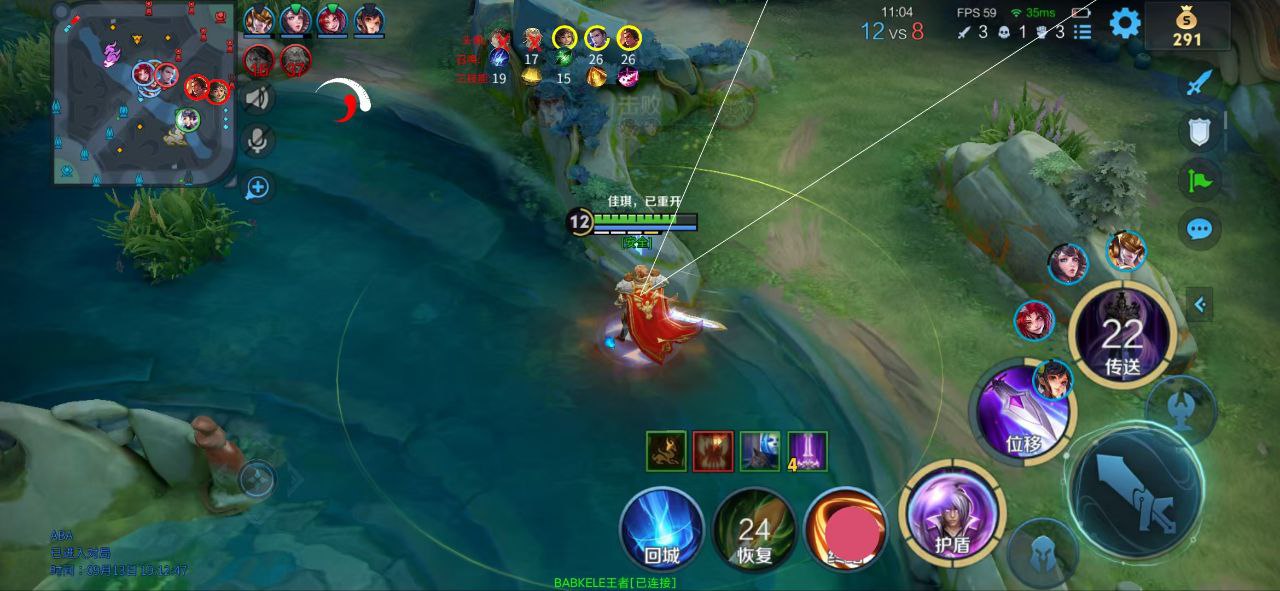Tap the minimap
1280x591 pixels.
(x=144, y=93)
